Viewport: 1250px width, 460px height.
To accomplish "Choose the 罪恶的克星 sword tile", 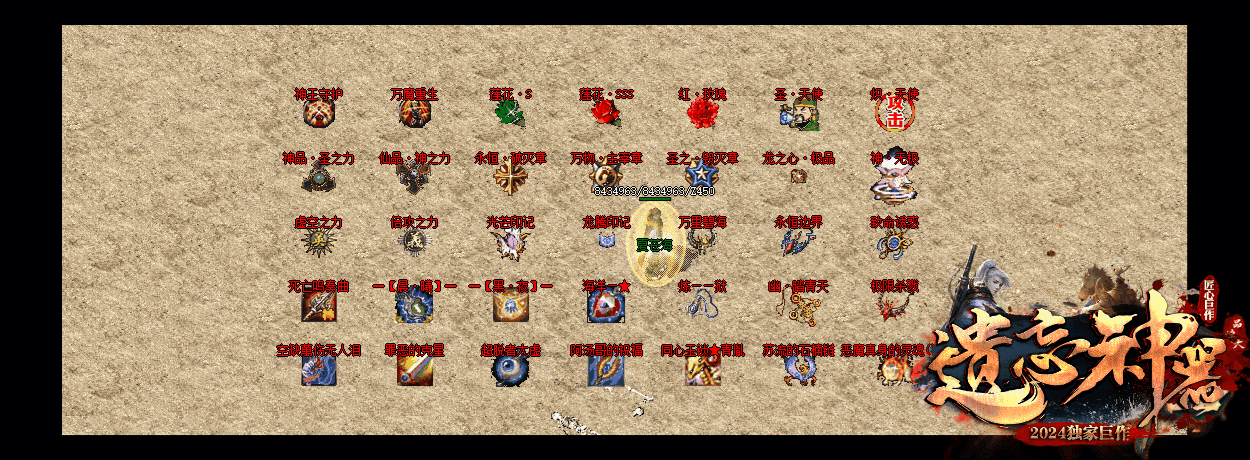I will pyautogui.click(x=414, y=370).
